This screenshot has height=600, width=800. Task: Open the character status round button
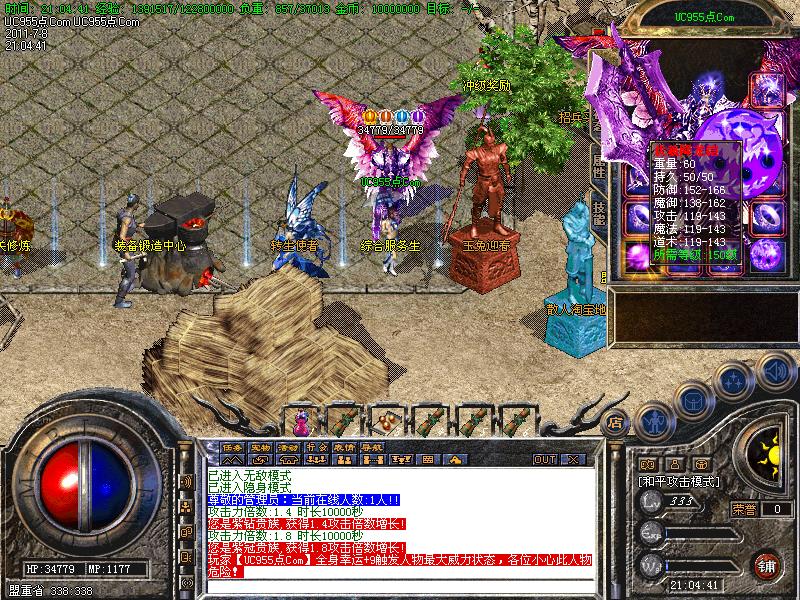click(x=656, y=421)
